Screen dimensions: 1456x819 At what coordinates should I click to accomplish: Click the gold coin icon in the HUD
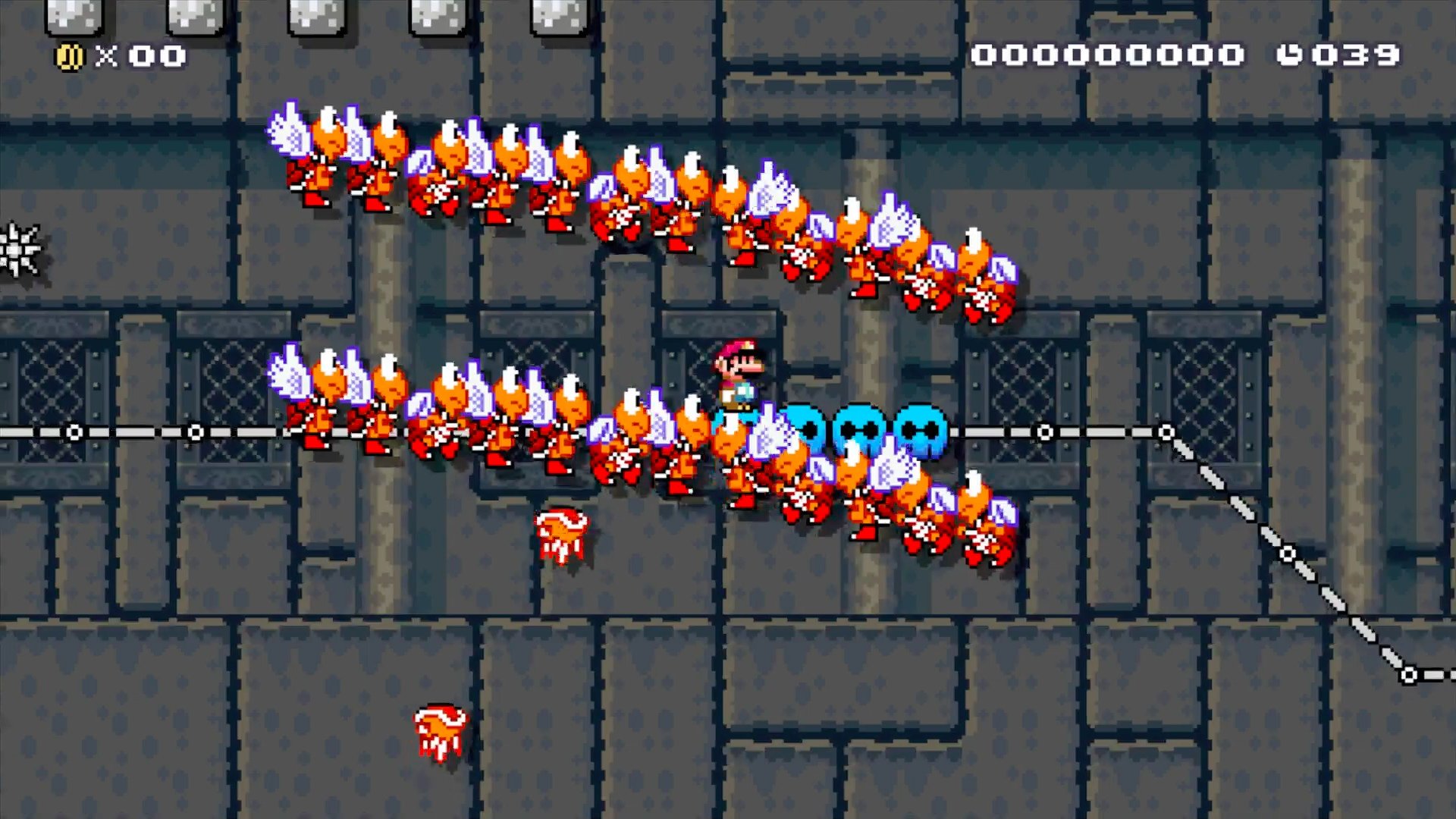(x=68, y=55)
